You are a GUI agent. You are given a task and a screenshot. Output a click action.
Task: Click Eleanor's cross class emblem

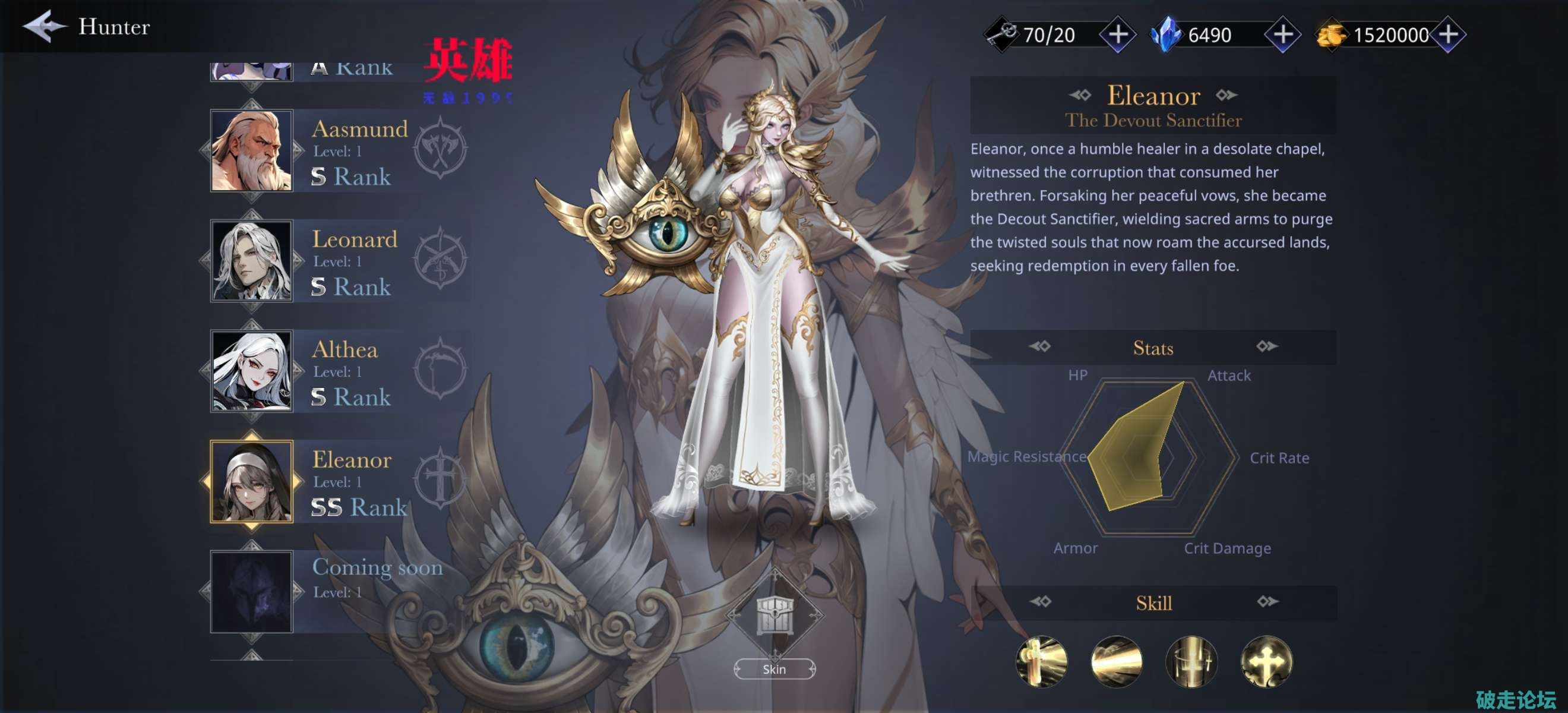440,479
